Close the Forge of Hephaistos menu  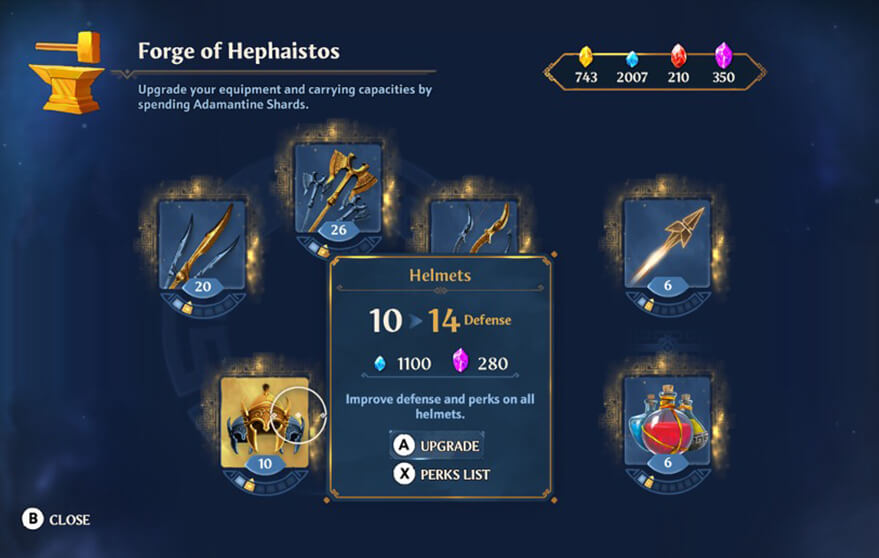click(57, 519)
